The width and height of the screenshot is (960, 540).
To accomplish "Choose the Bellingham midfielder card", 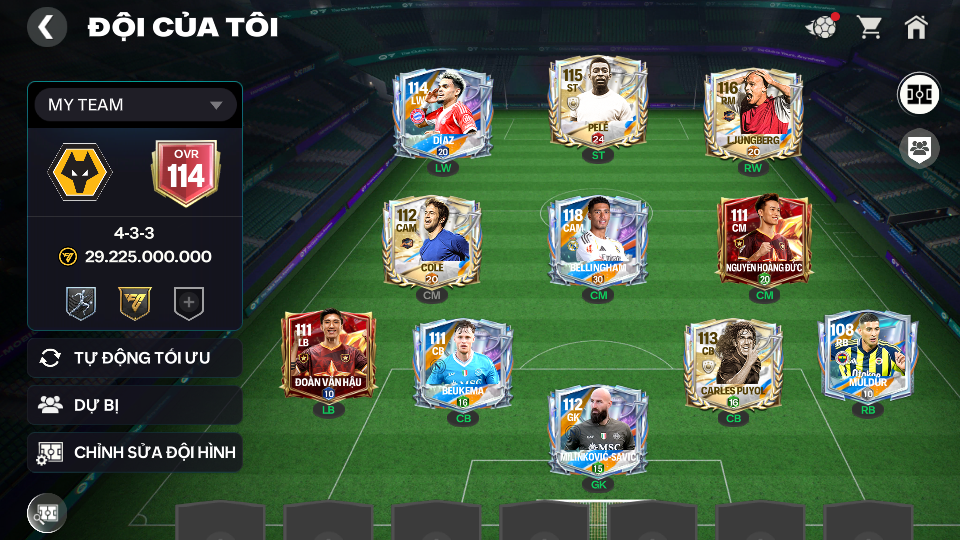I will point(598,240).
